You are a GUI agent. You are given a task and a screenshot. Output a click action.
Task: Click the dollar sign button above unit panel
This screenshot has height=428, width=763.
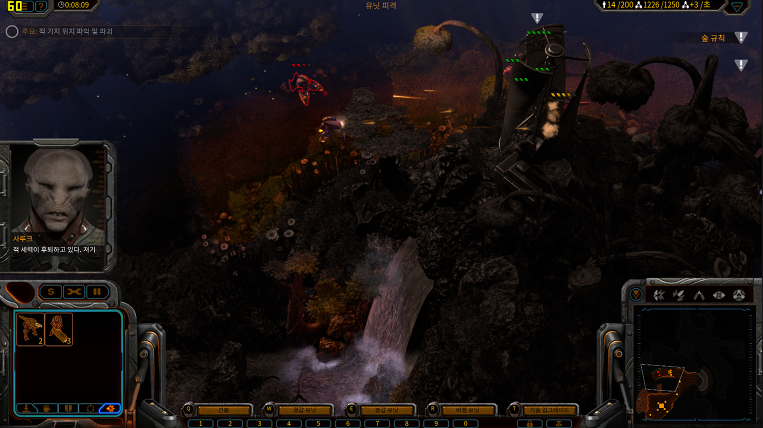50,291
